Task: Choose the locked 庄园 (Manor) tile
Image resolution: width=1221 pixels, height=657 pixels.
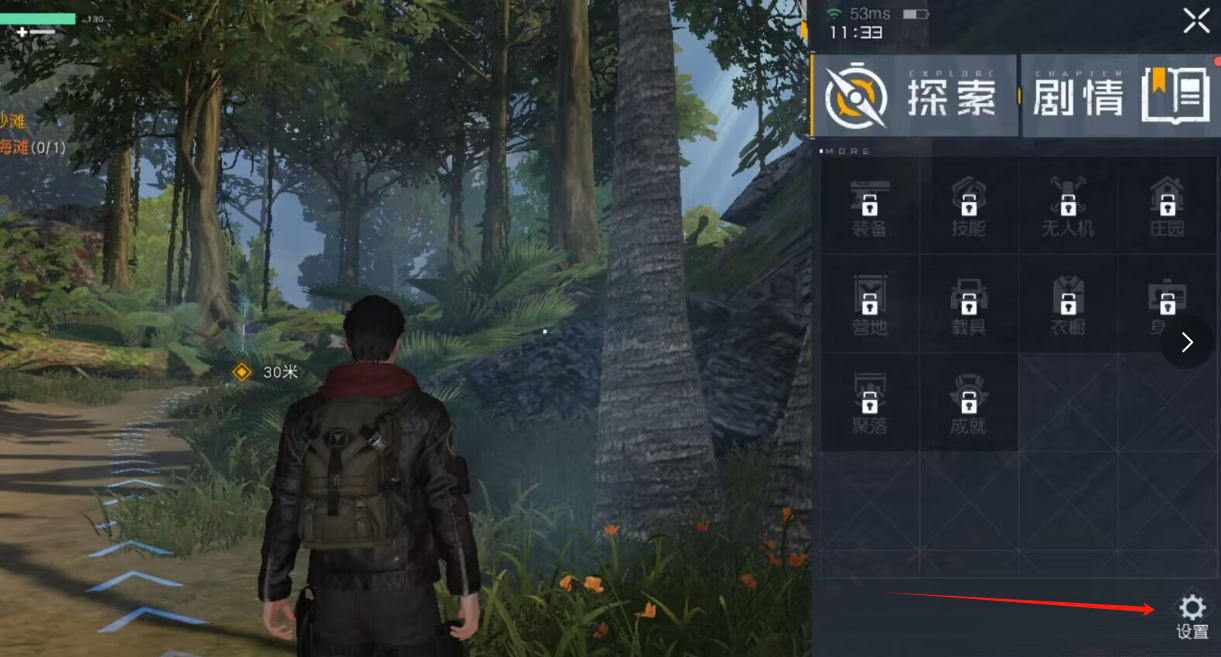Action: click(1166, 205)
